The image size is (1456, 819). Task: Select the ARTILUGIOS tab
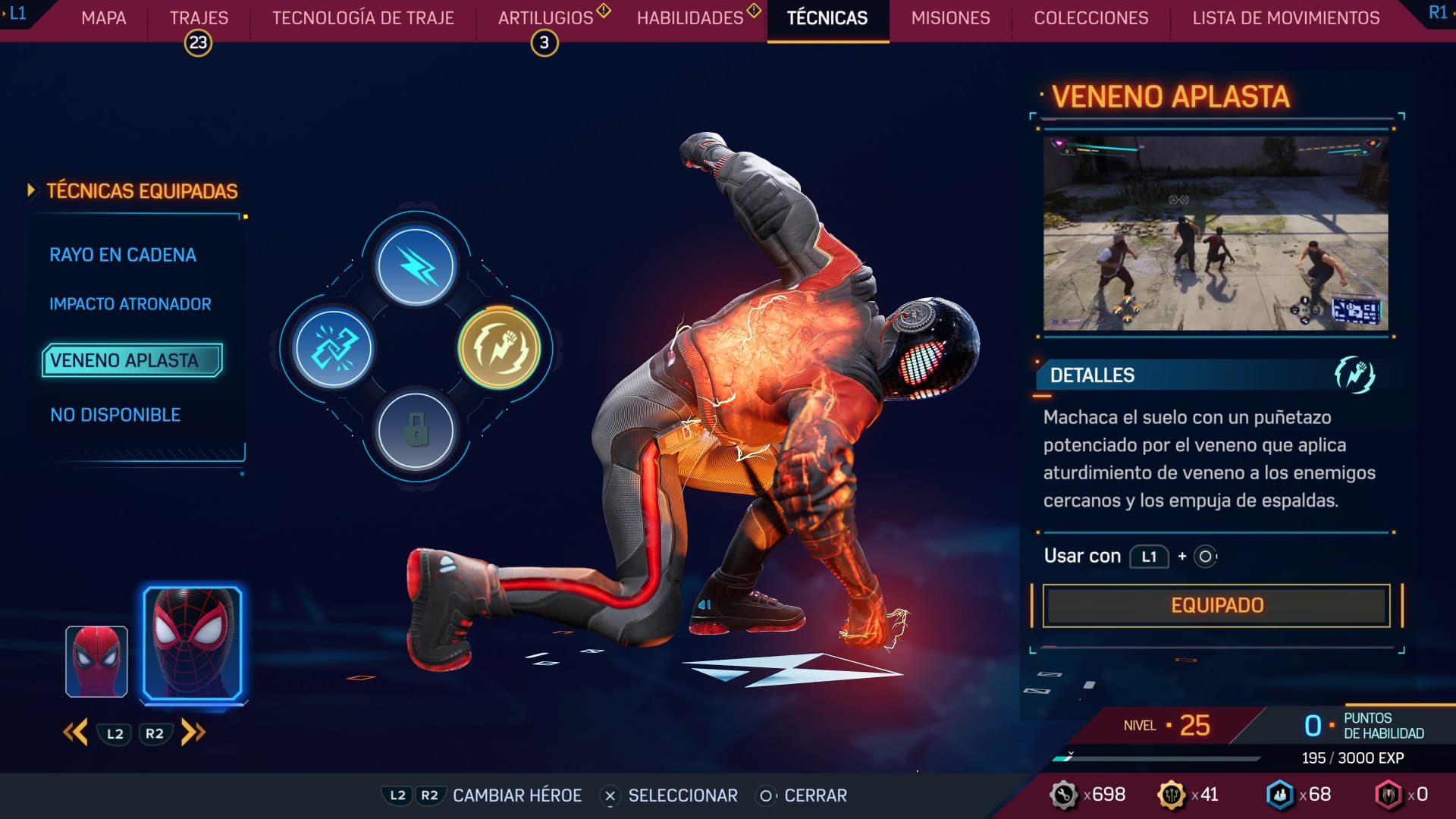tap(545, 18)
